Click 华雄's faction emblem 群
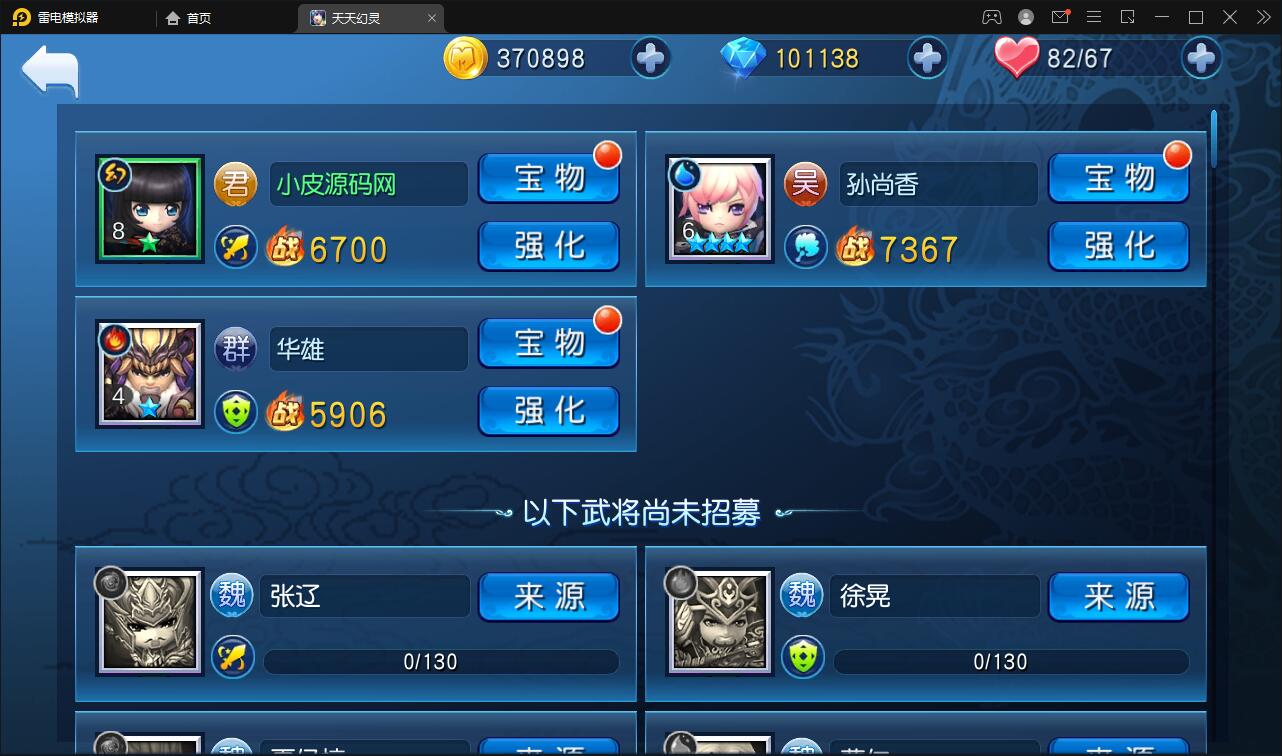 point(234,348)
